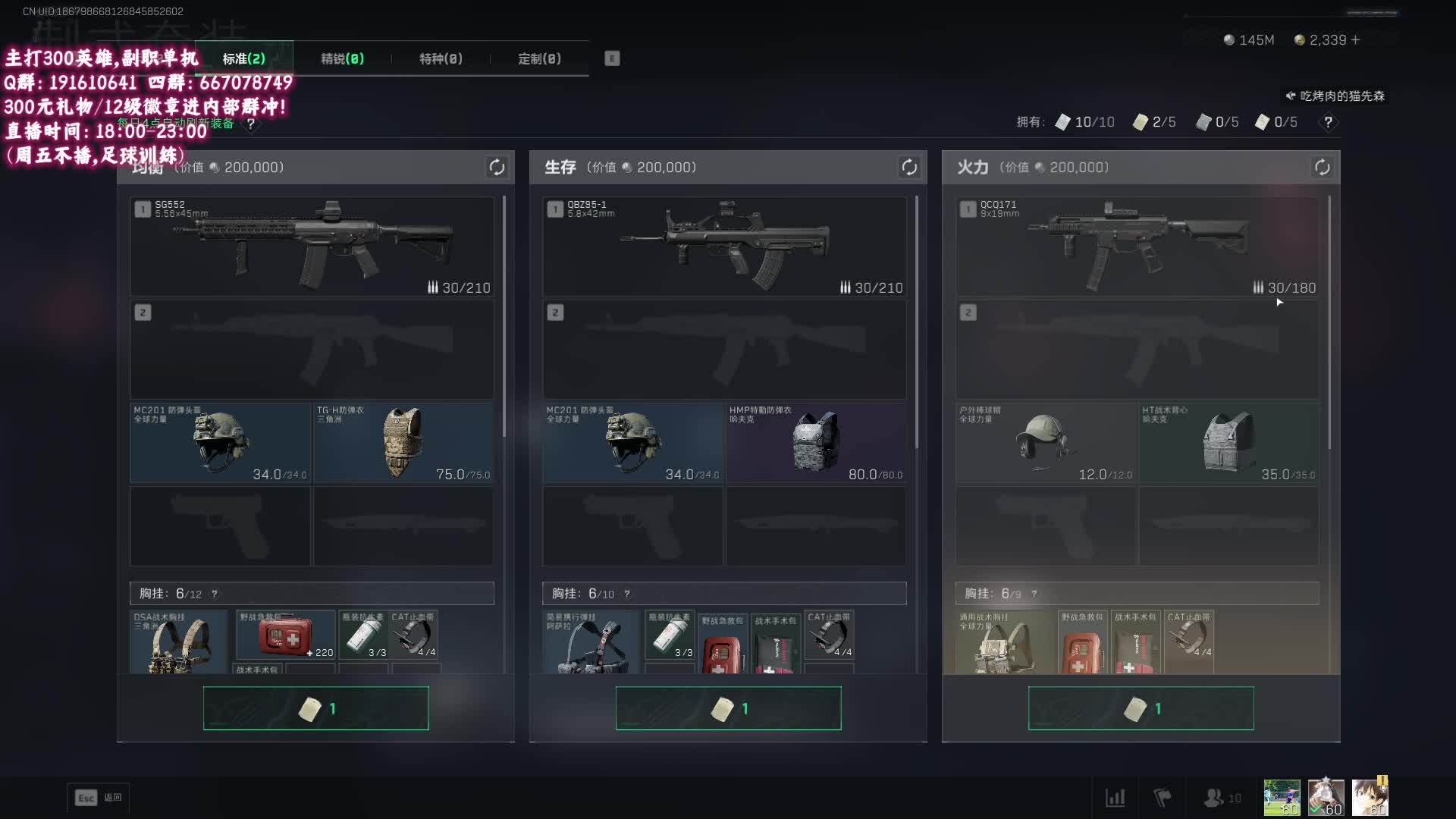Go back with the 返回 button
This screenshot has height=819, width=1456.
(99, 798)
